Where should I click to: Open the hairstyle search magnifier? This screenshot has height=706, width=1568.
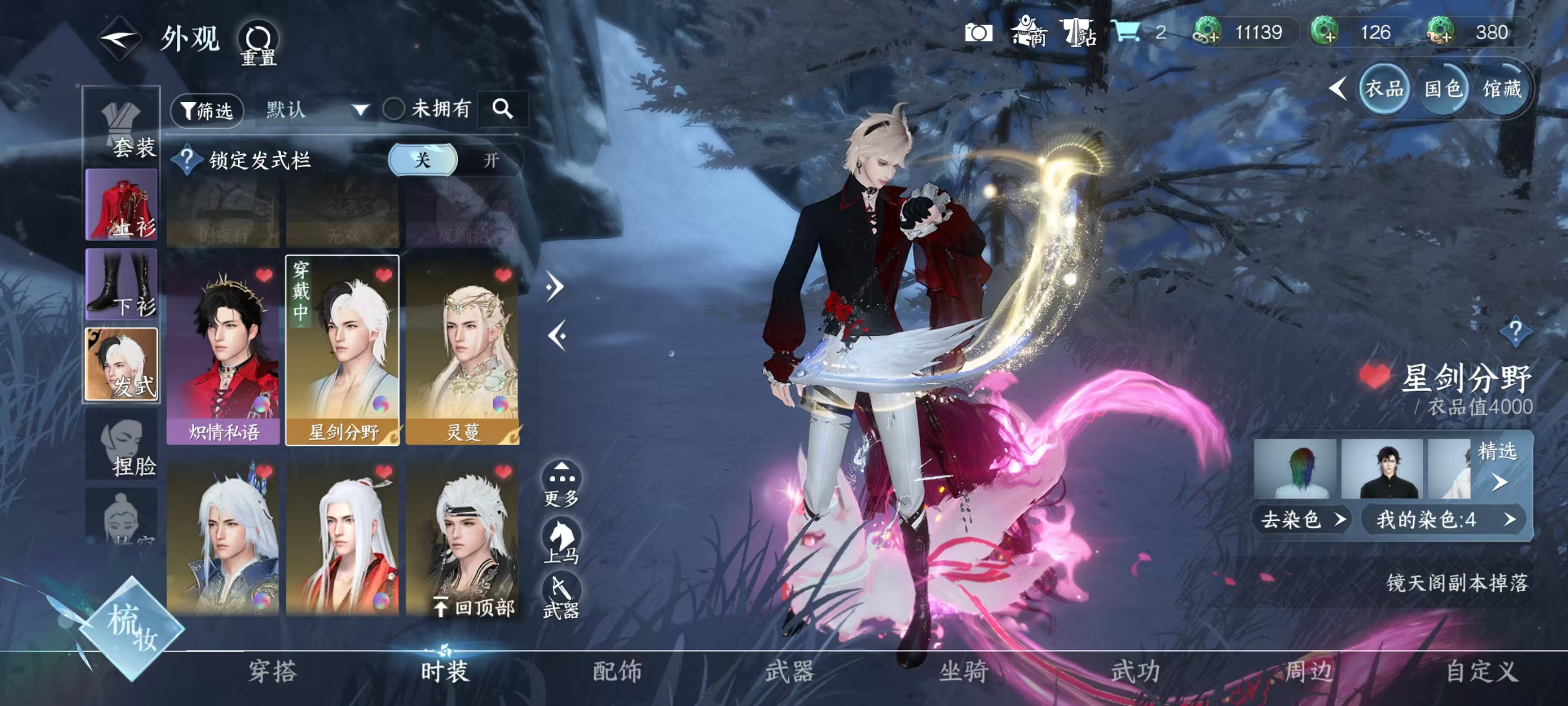click(x=502, y=109)
